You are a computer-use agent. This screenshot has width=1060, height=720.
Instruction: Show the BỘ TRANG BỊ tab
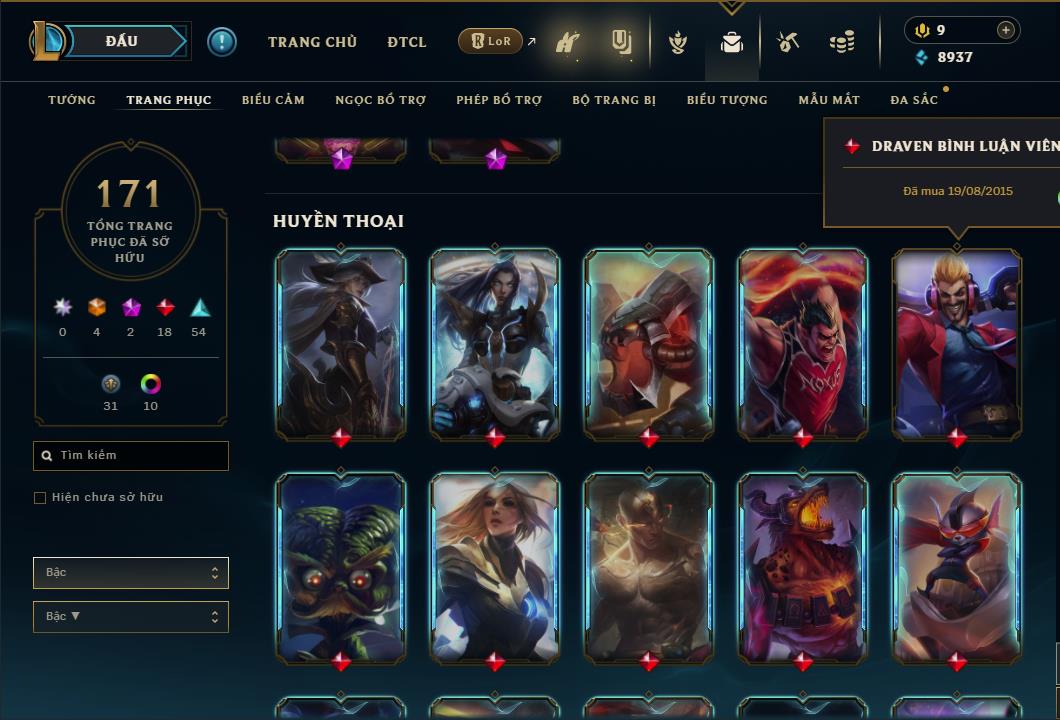pyautogui.click(x=614, y=100)
